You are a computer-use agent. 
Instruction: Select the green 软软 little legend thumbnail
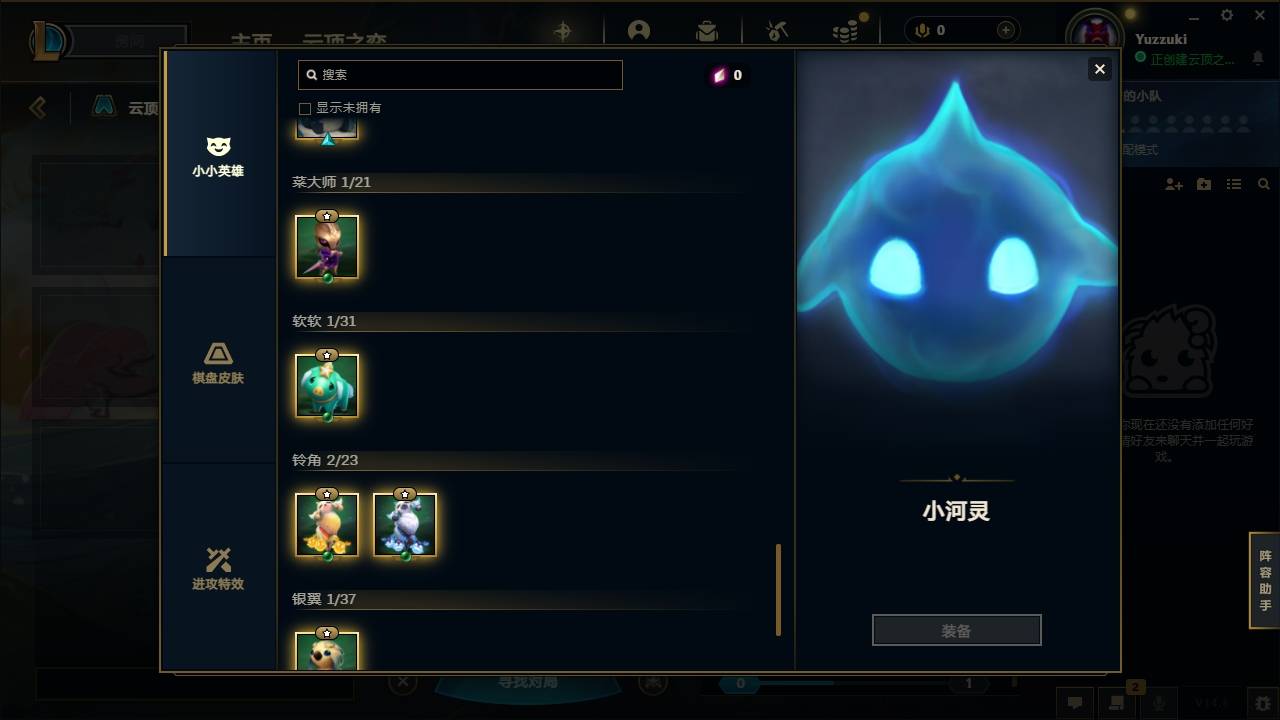pyautogui.click(x=327, y=385)
